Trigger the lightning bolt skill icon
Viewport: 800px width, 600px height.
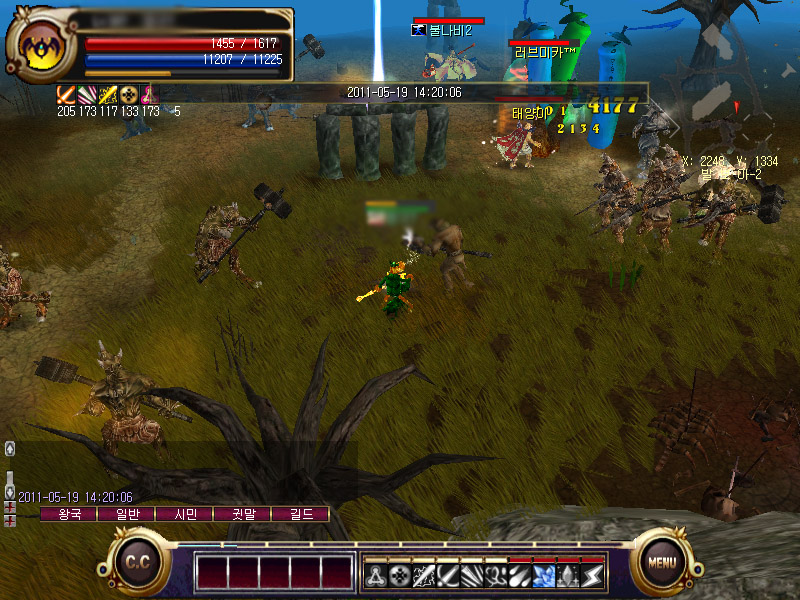[592, 575]
